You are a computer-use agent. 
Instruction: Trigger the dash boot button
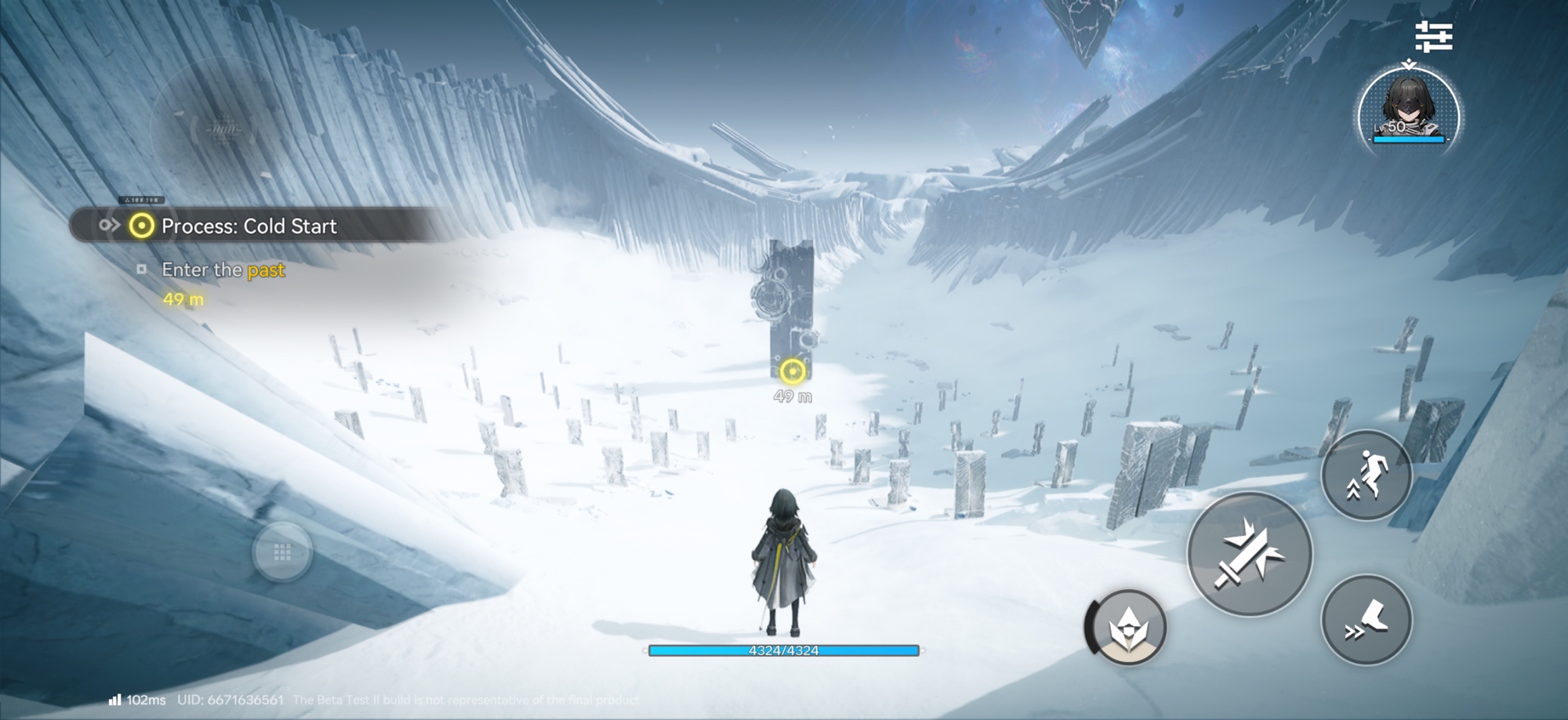[1367, 620]
